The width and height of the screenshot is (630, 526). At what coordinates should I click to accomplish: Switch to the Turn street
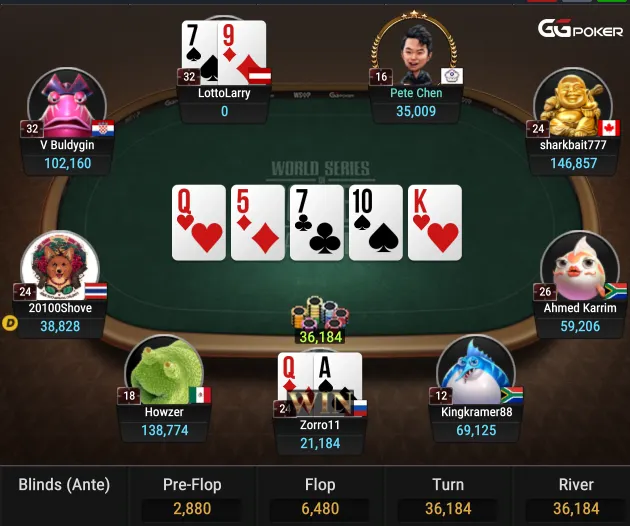(447, 495)
